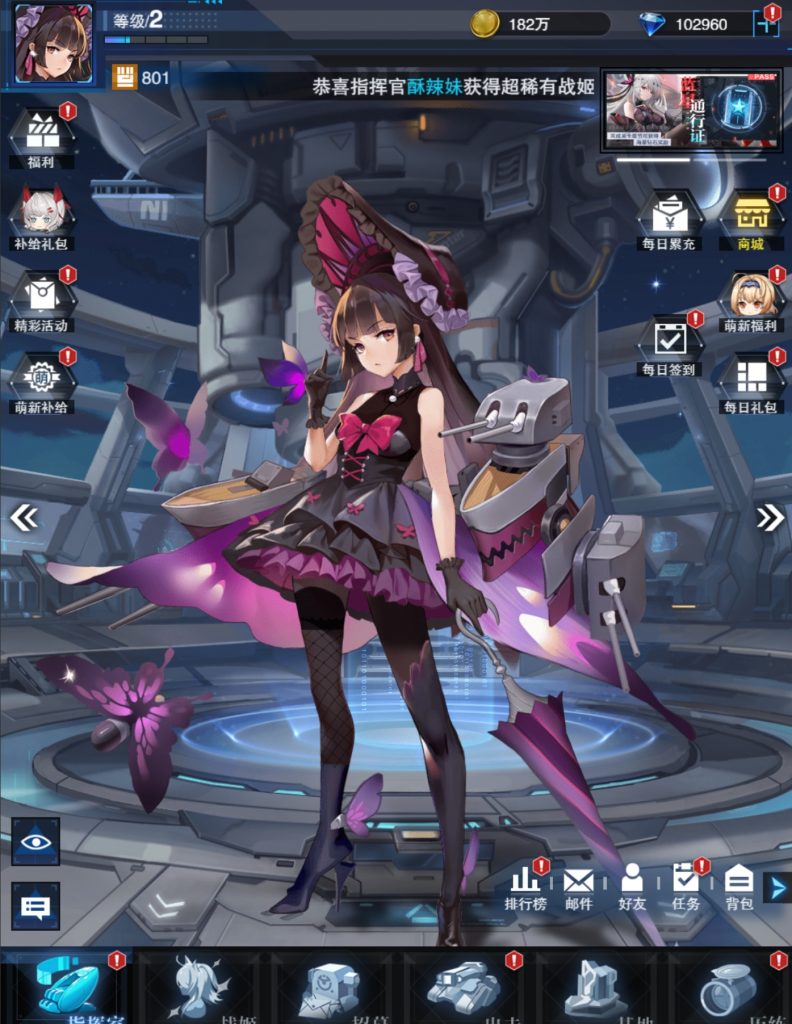
Task: Switch to the previous character with left arrows
Action: [23, 516]
